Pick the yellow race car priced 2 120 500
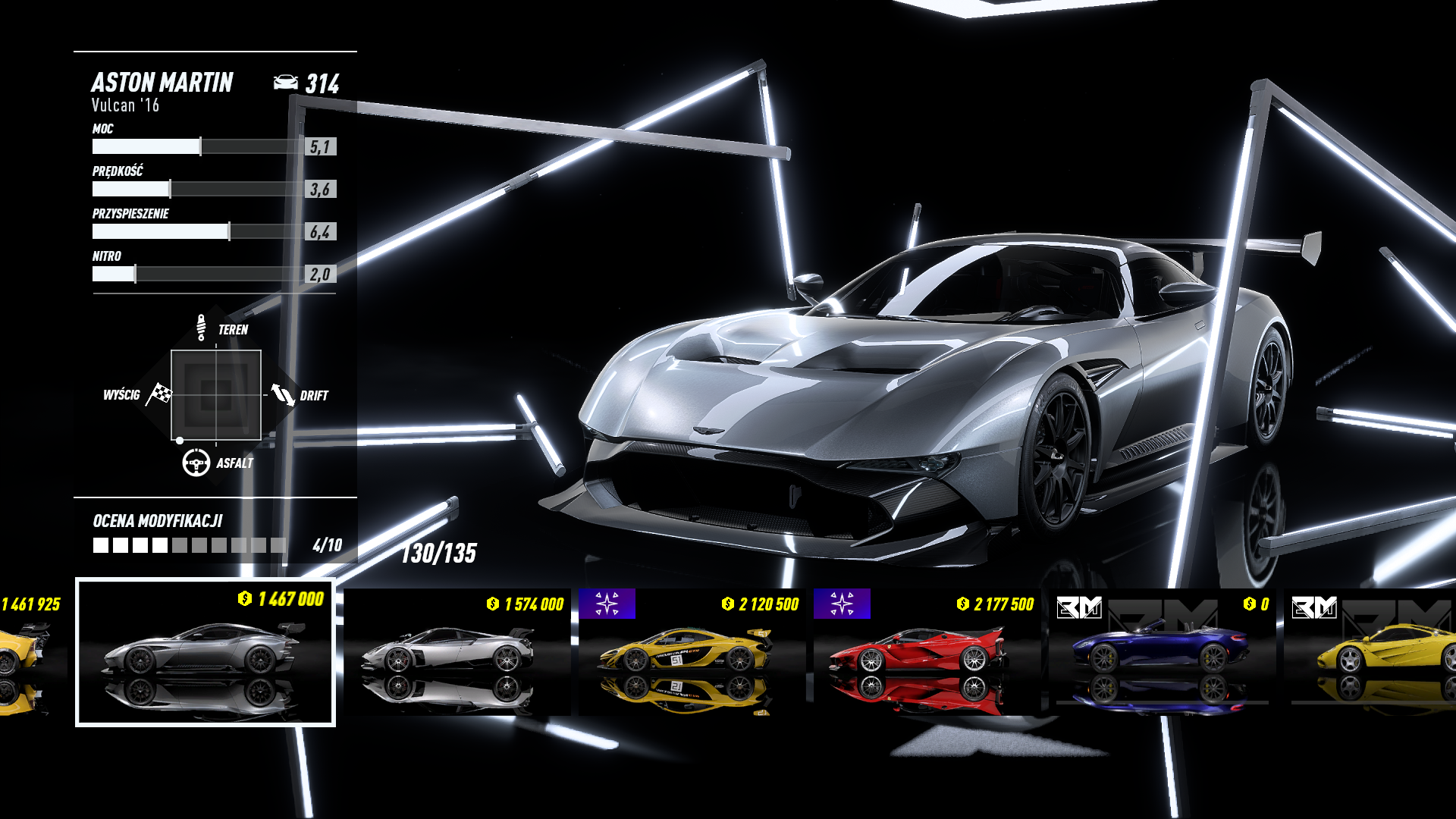The width and height of the screenshot is (1456, 819). pos(692,652)
